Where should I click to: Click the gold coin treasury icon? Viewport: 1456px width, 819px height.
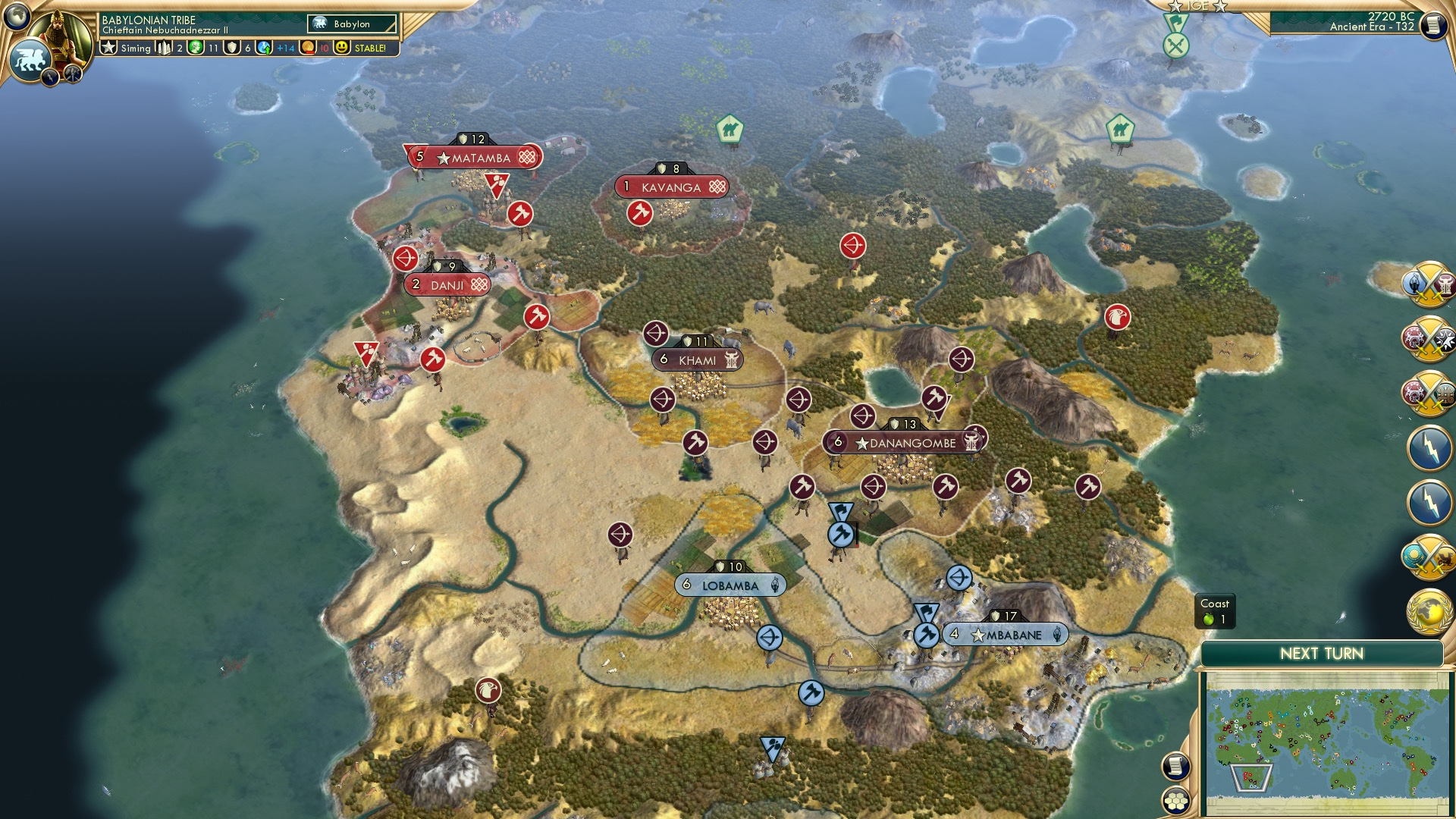306,47
